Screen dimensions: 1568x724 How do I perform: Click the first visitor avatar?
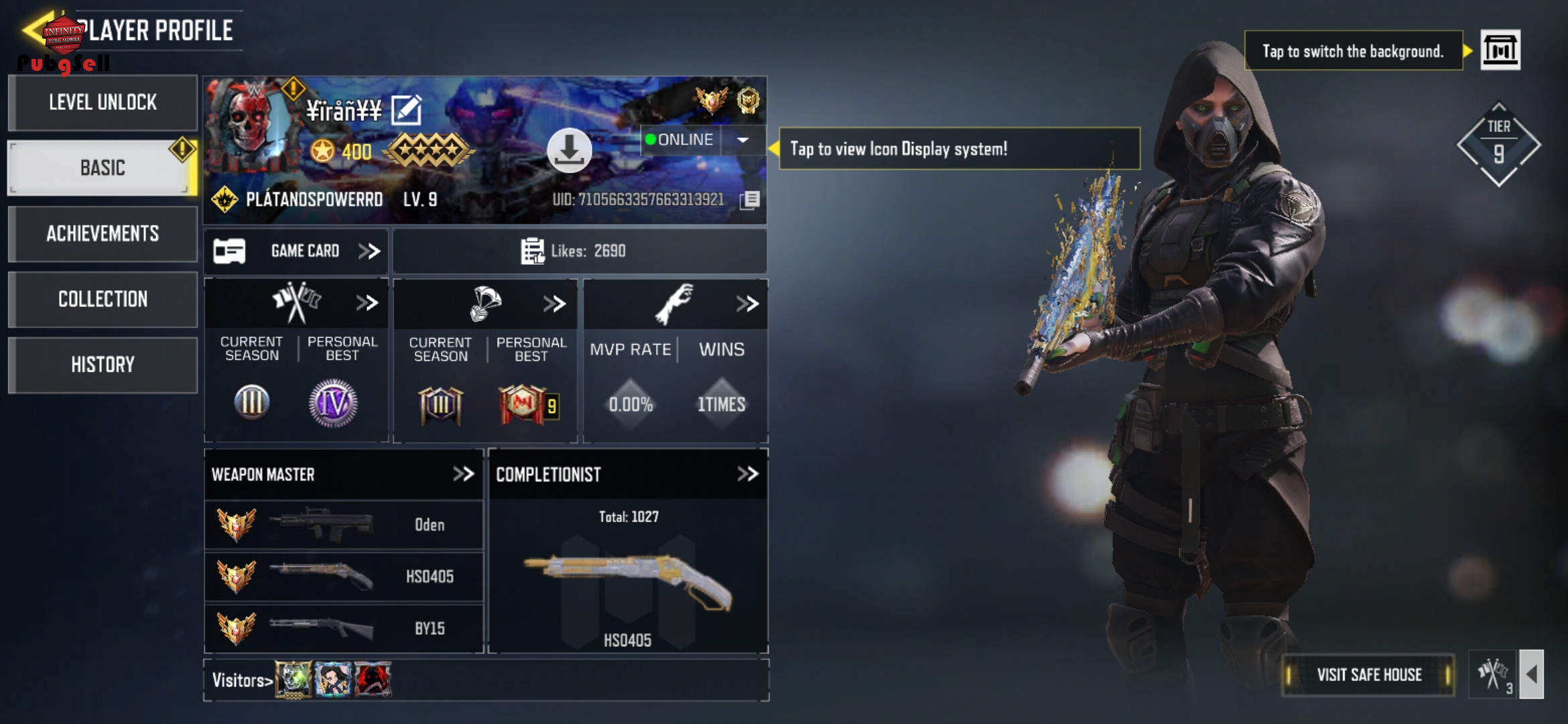coord(293,680)
